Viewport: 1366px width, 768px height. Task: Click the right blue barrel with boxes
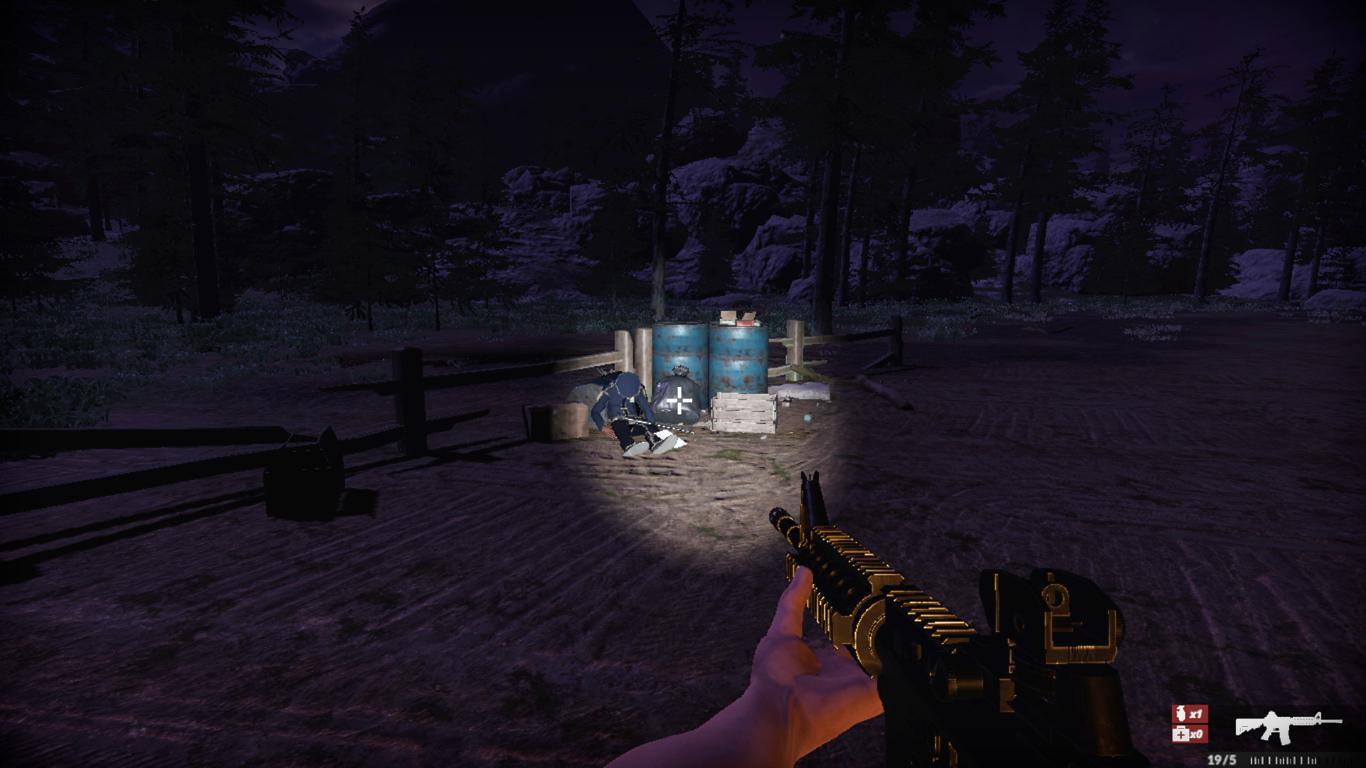coord(740,356)
